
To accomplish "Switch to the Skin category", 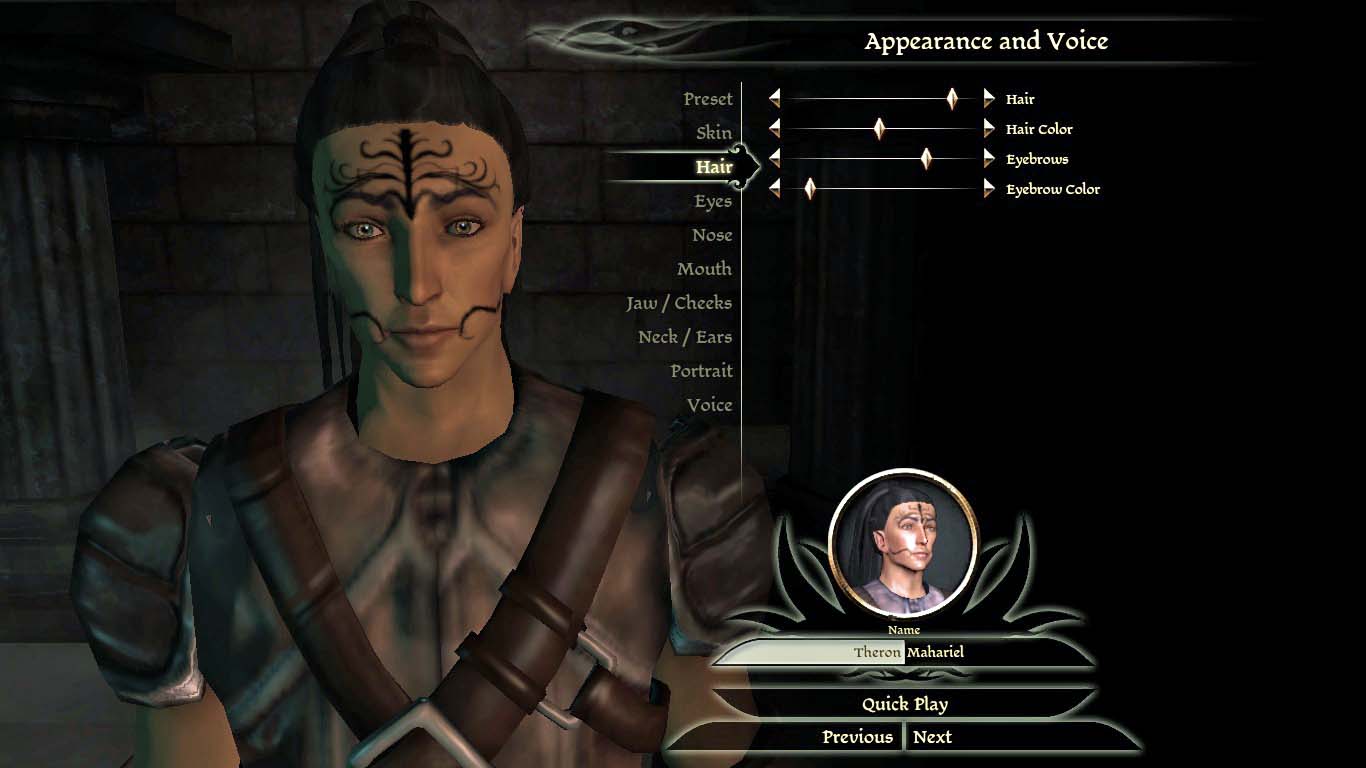I will pyautogui.click(x=714, y=133).
